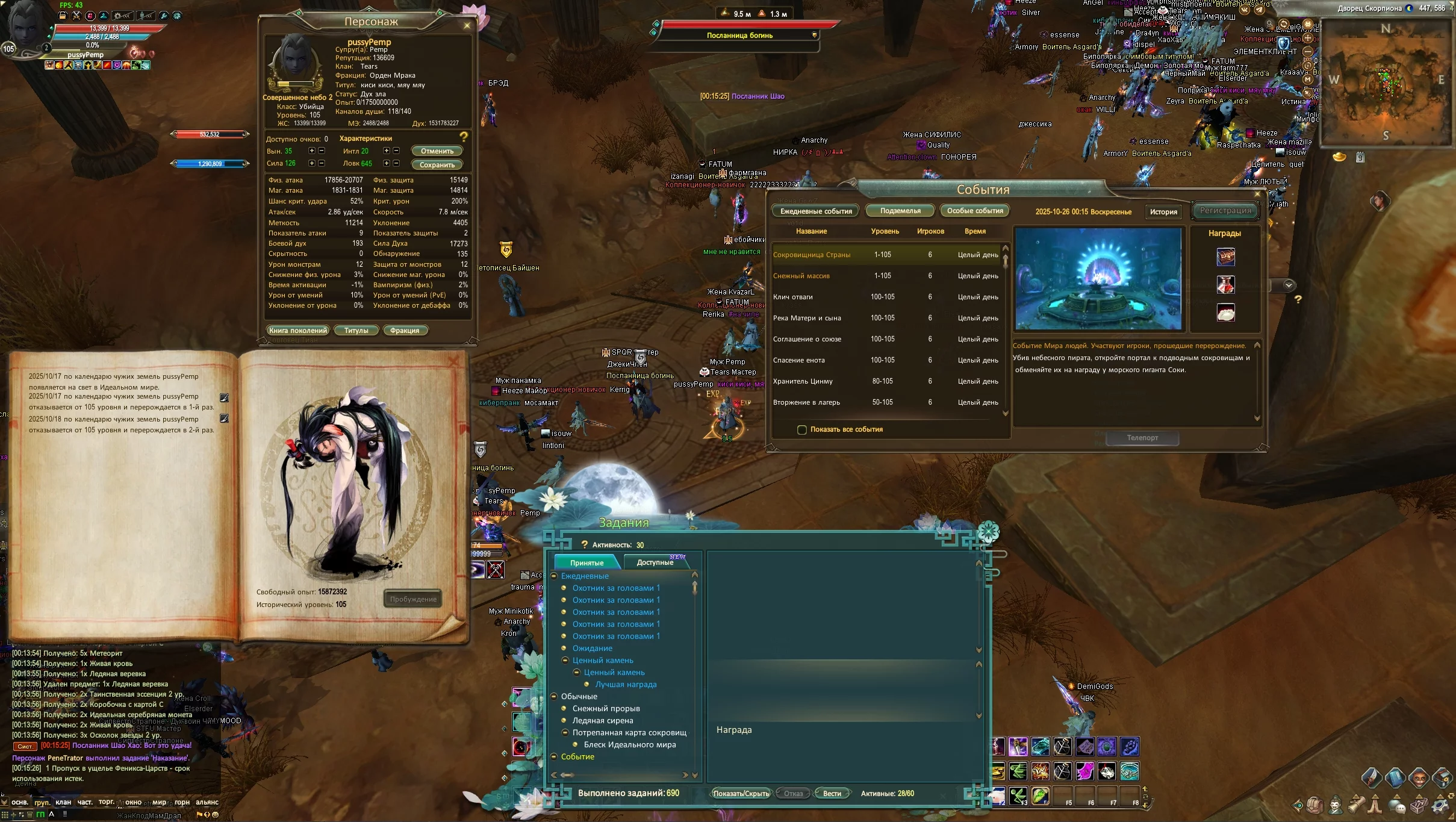Image resolution: width=1456 pixels, height=822 pixels.
Task: Select the Ожидание quest entry
Action: point(593,649)
